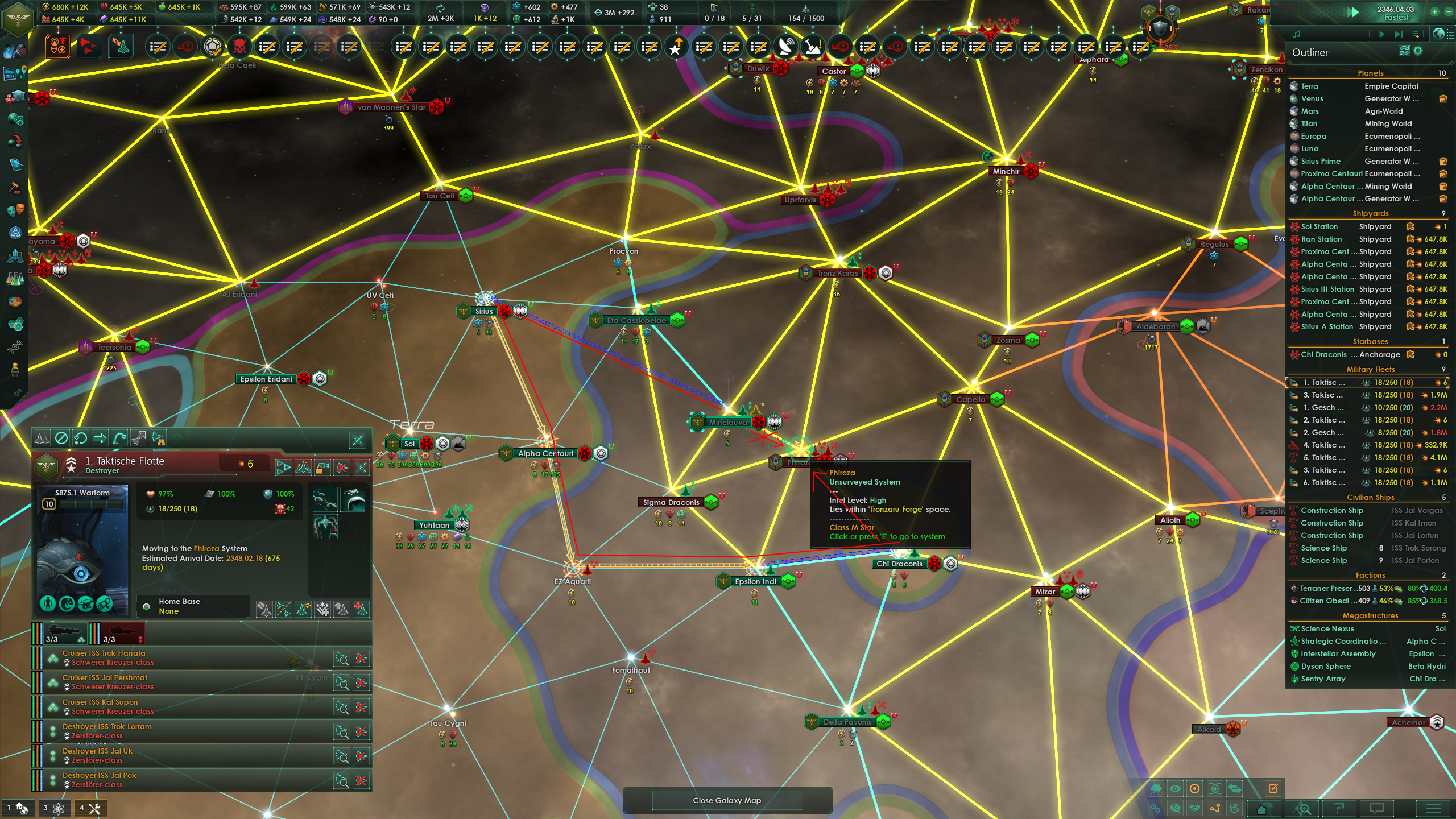Cancel fleet orders with the stop icon
This screenshot has width=1456, height=819.
[x=62, y=439]
